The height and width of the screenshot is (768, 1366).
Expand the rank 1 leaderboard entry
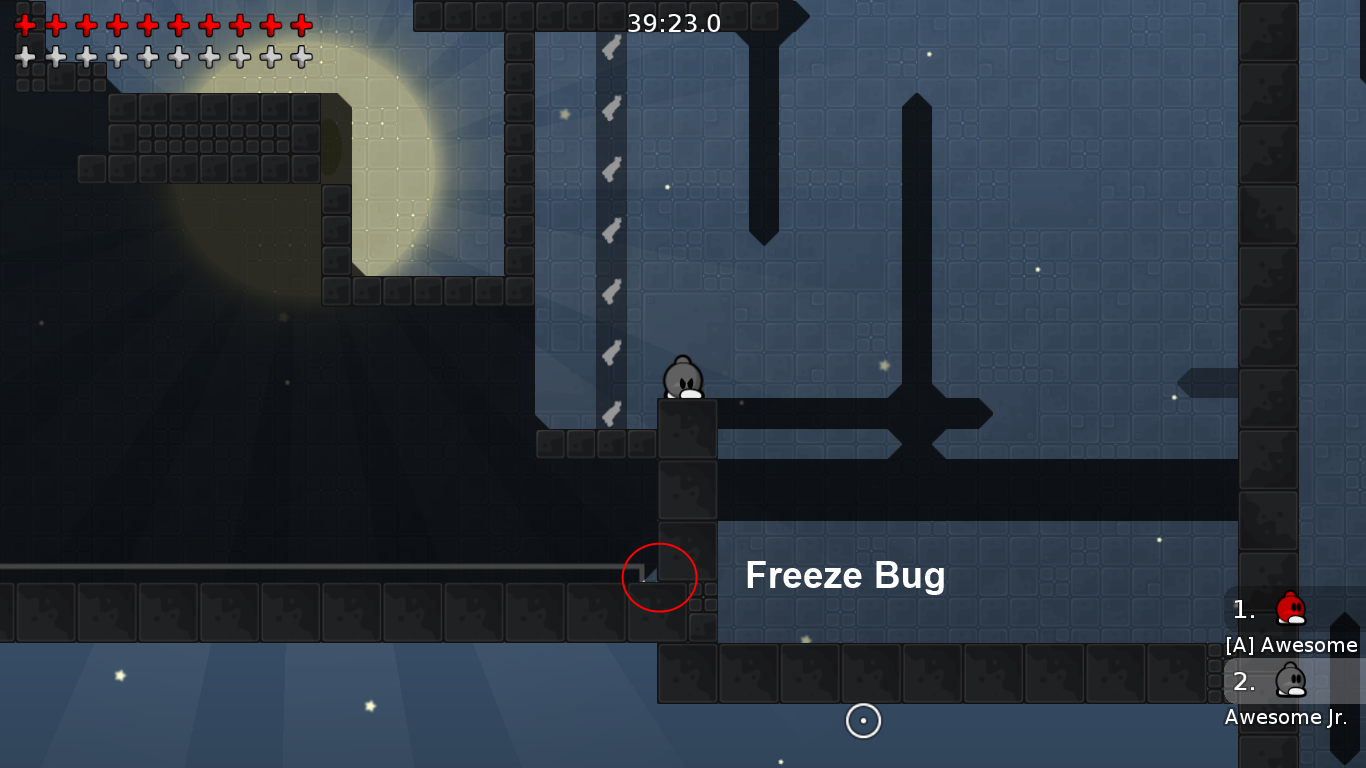(1243, 609)
